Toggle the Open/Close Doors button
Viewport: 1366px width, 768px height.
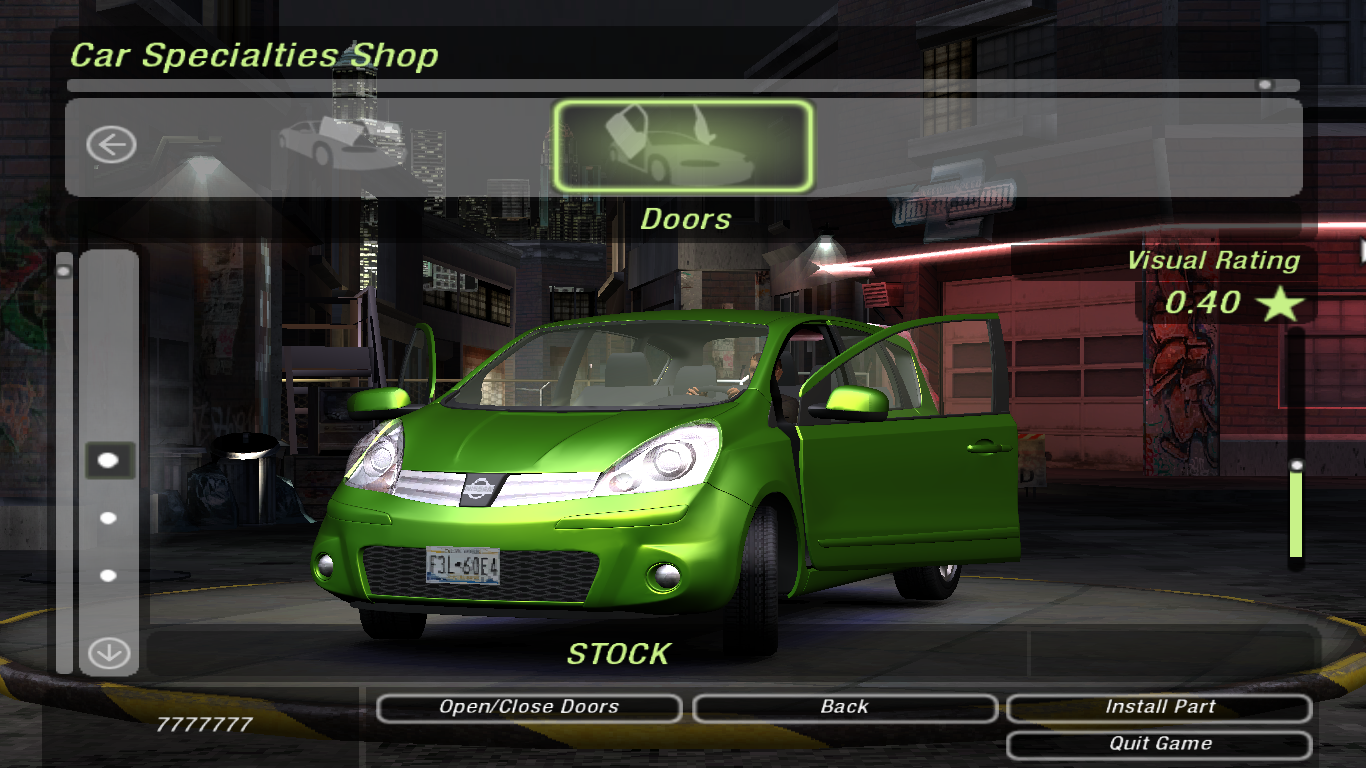(x=529, y=707)
